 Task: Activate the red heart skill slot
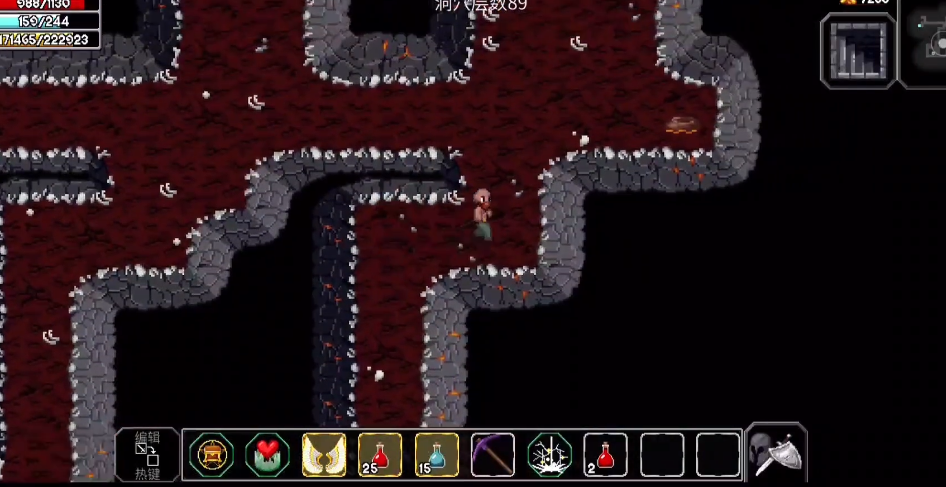pyautogui.click(x=267, y=455)
